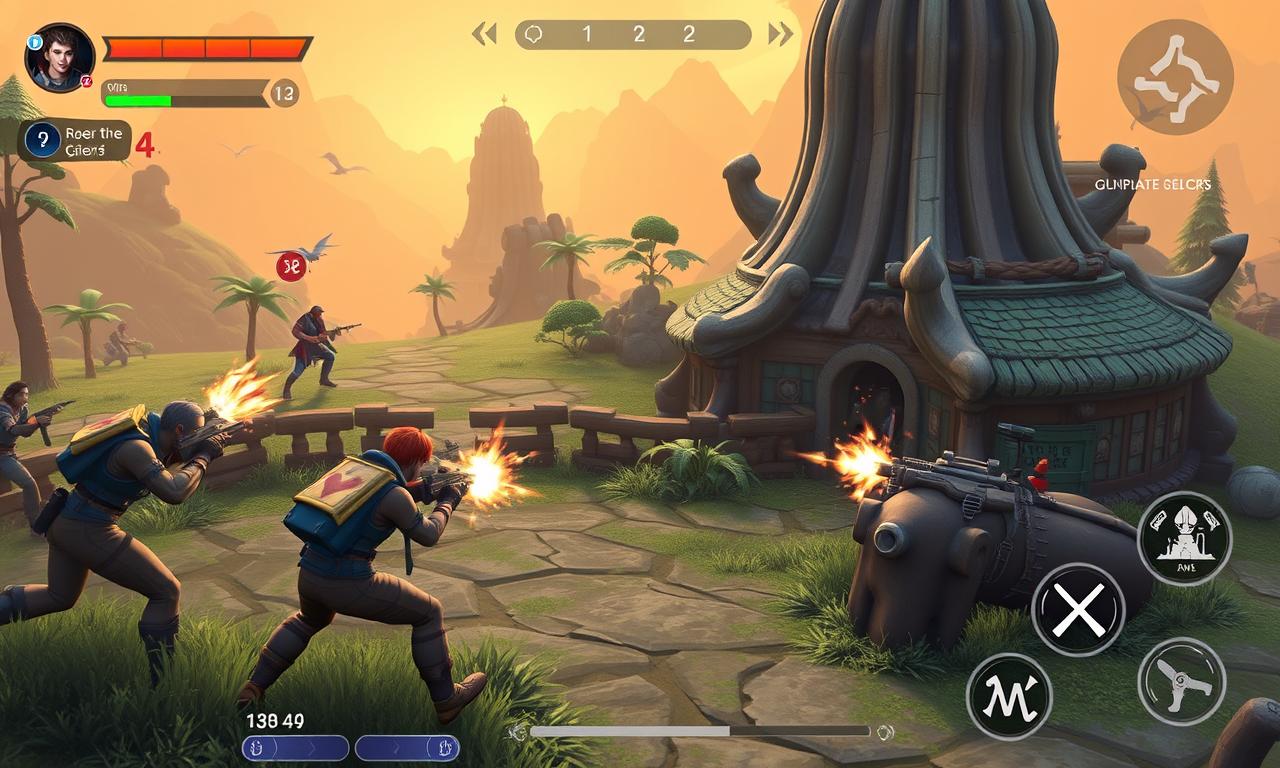Open the question mark quest tracker
1280x768 pixels.
click(42, 140)
